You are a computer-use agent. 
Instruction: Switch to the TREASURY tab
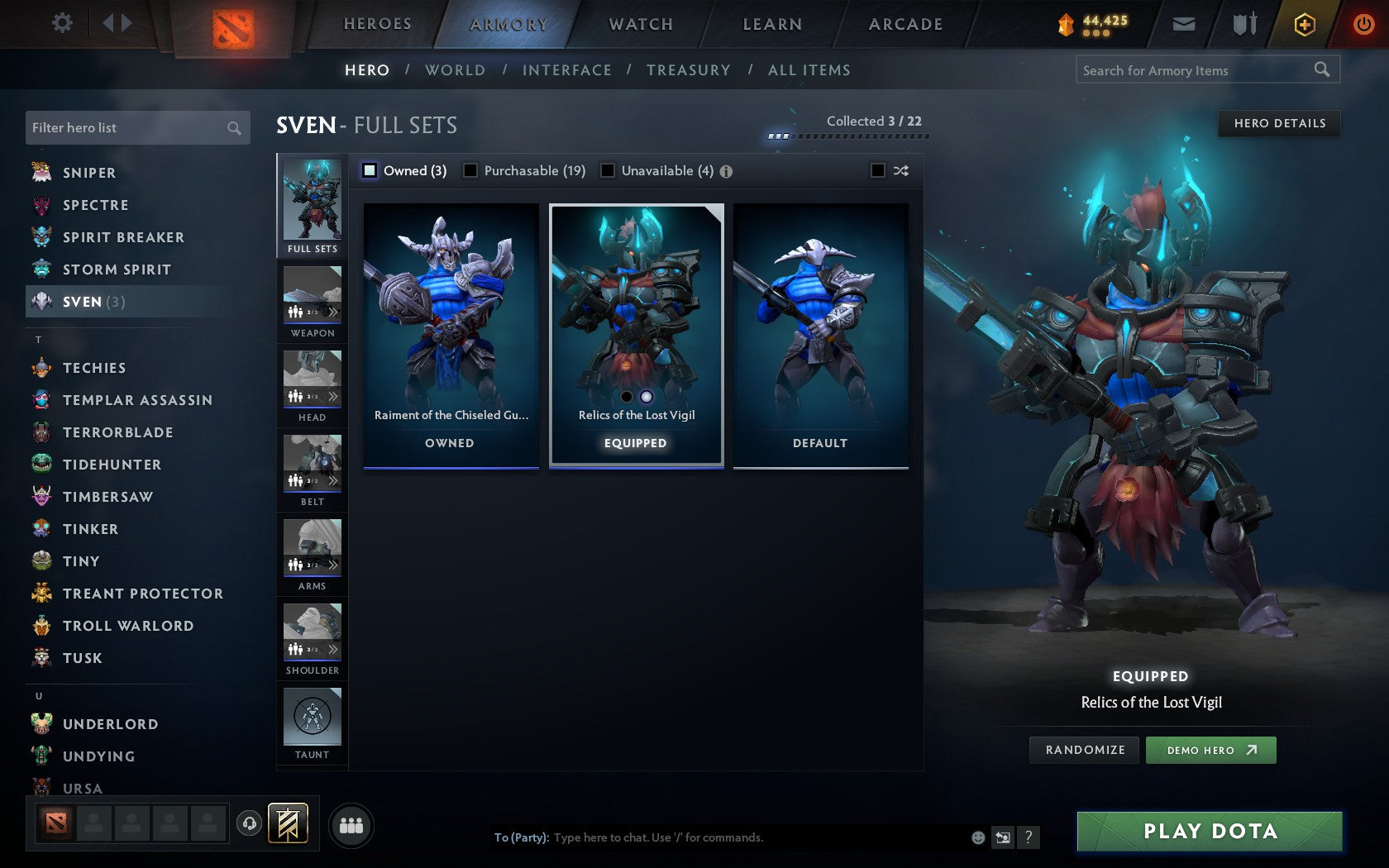[689, 70]
